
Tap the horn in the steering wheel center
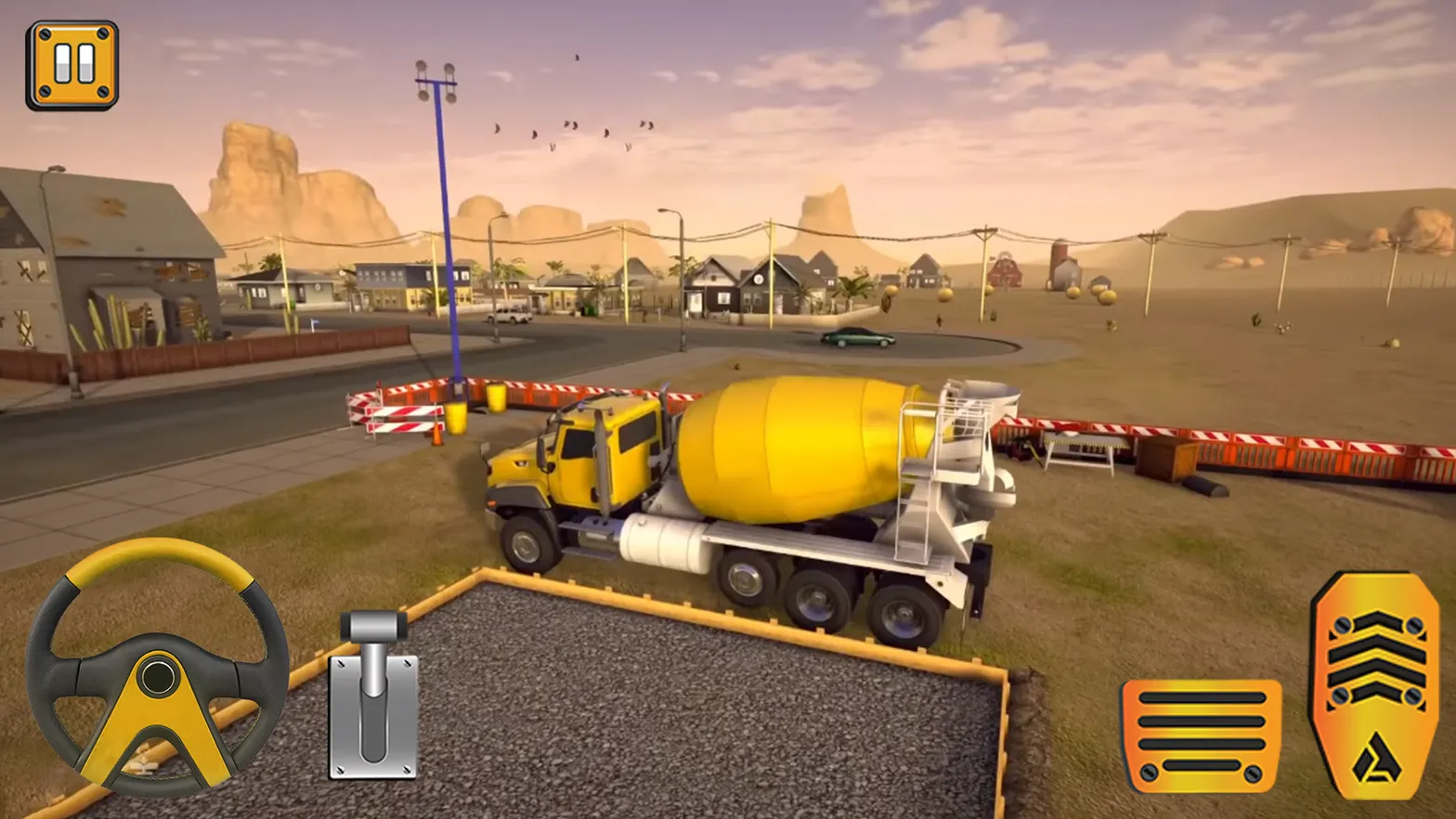click(x=156, y=678)
